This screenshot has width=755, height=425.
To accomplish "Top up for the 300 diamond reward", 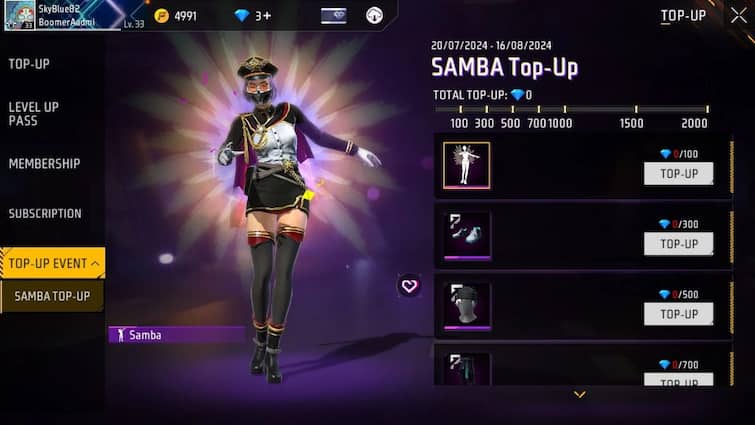I will click(x=678, y=244).
